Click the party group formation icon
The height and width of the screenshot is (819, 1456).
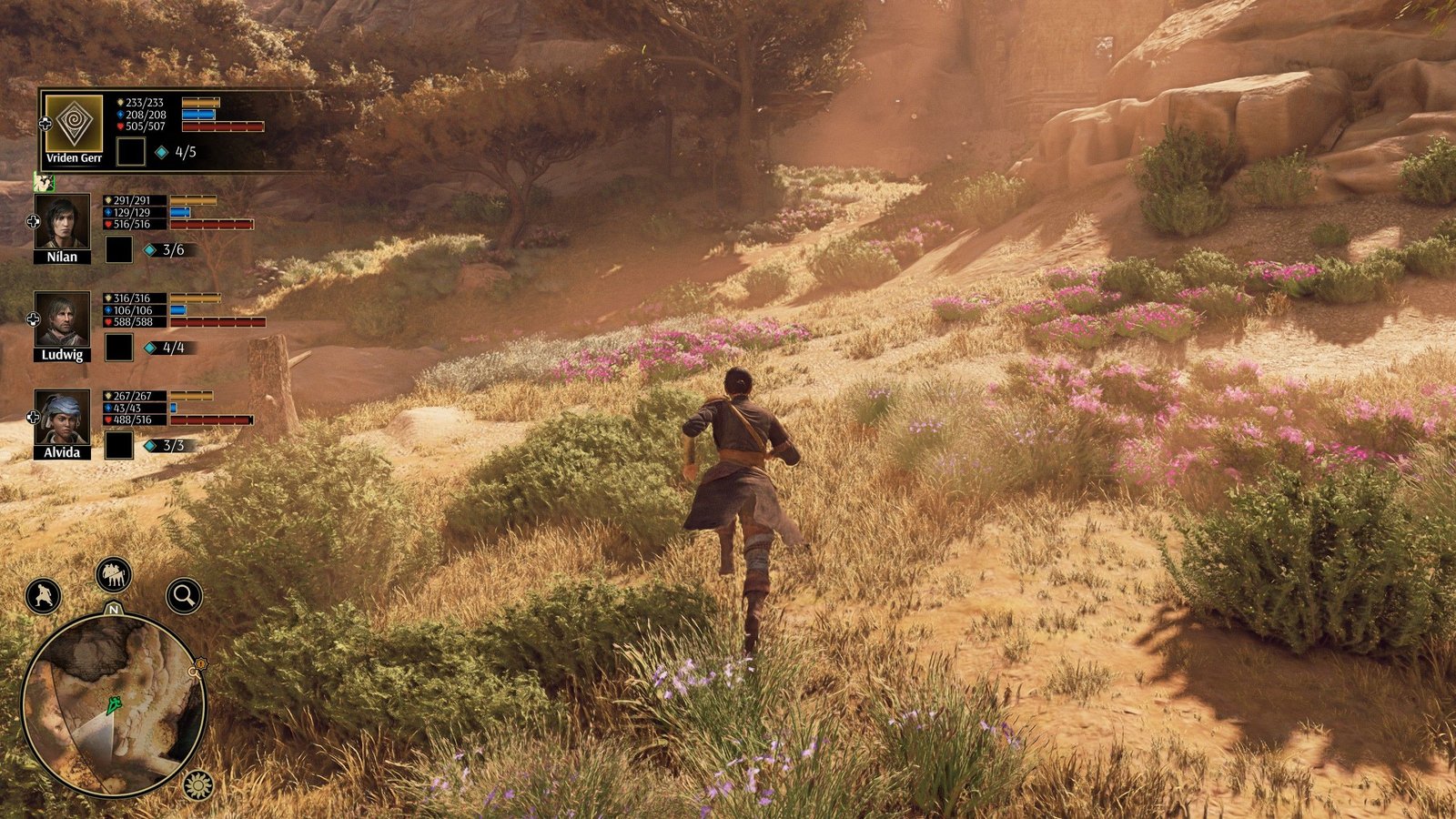click(x=114, y=574)
